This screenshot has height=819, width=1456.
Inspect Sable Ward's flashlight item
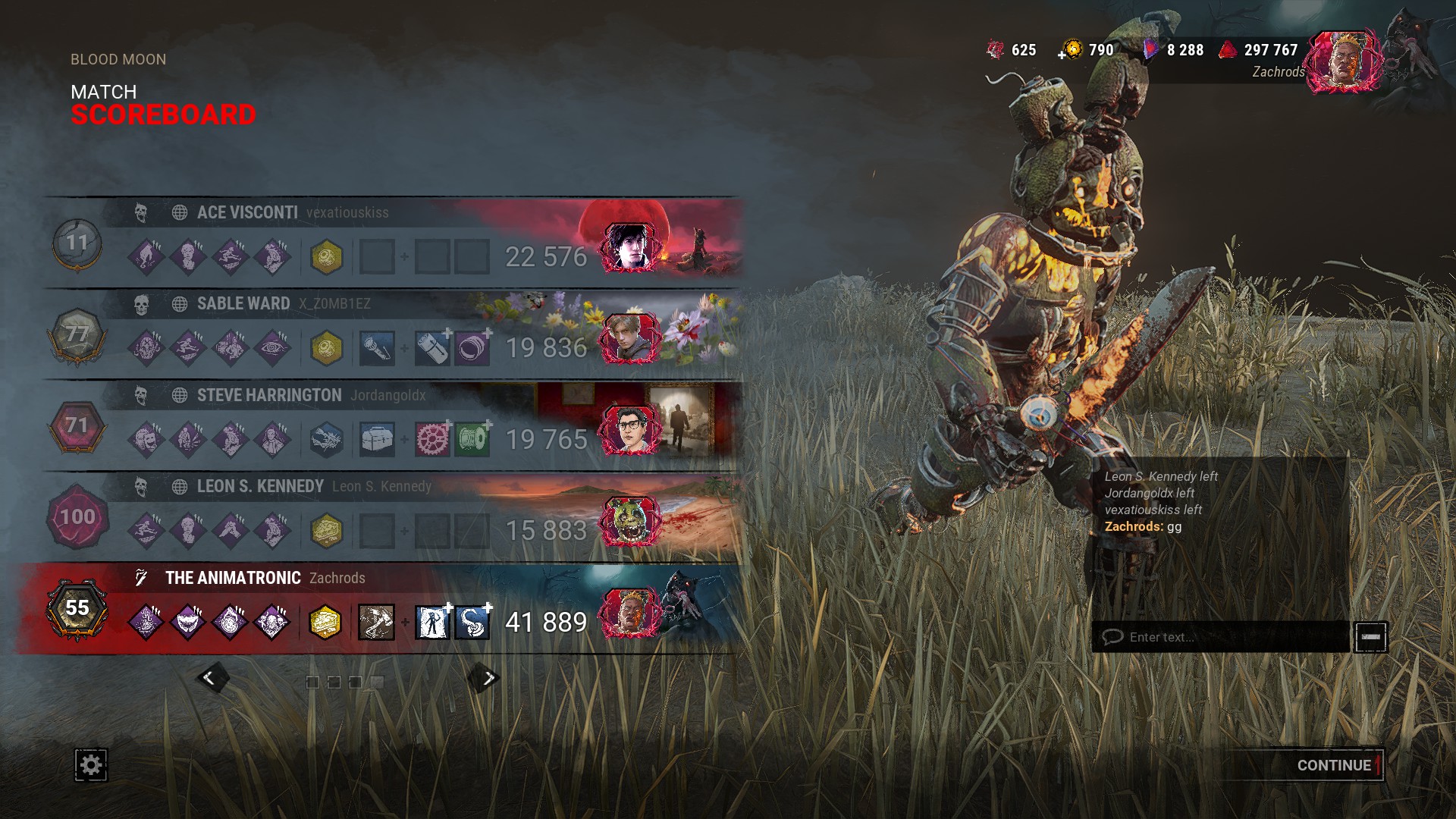pyautogui.click(x=377, y=349)
